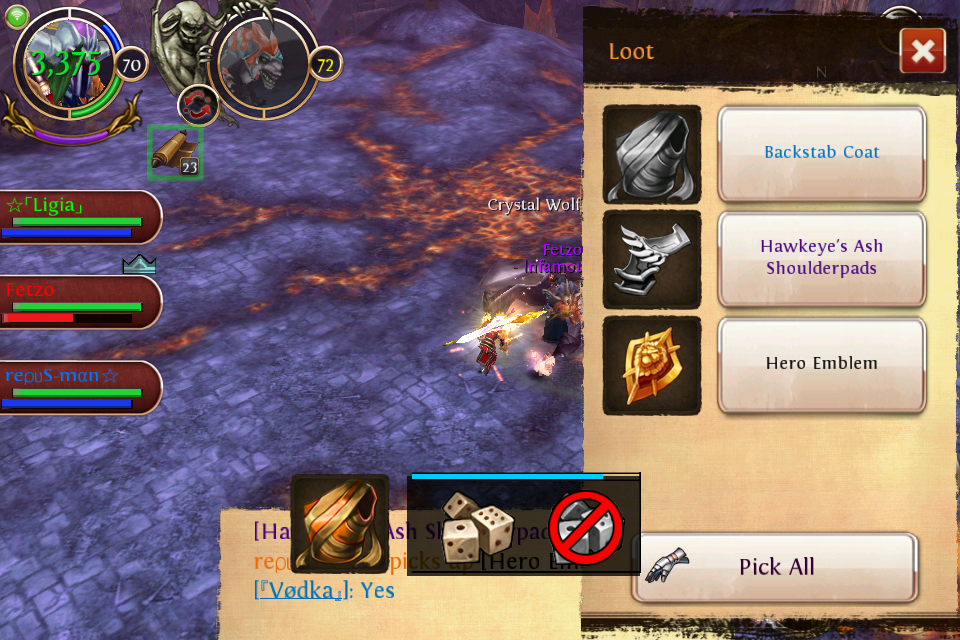Switch target with the red arrows button
The width and height of the screenshot is (960, 640).
pyautogui.click(x=198, y=105)
